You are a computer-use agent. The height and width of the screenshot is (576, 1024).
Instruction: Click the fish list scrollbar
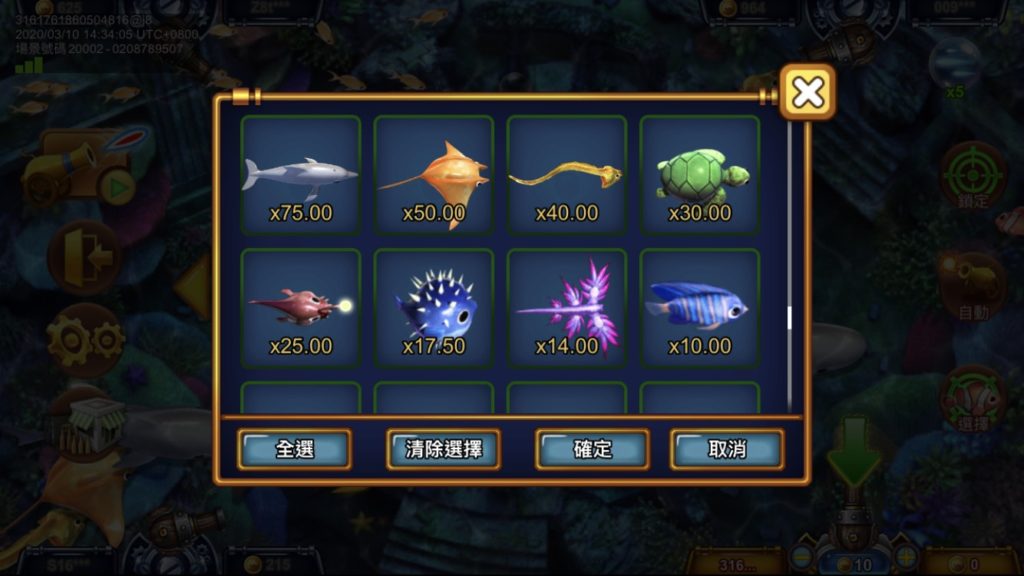789,318
